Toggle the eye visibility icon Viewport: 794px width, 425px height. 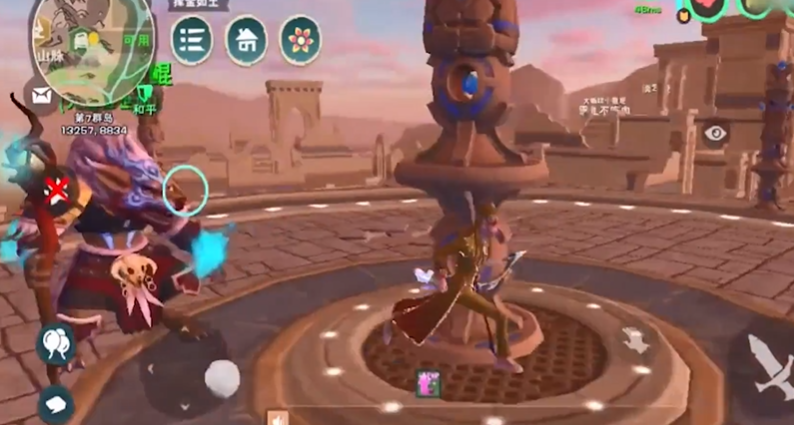[714, 133]
